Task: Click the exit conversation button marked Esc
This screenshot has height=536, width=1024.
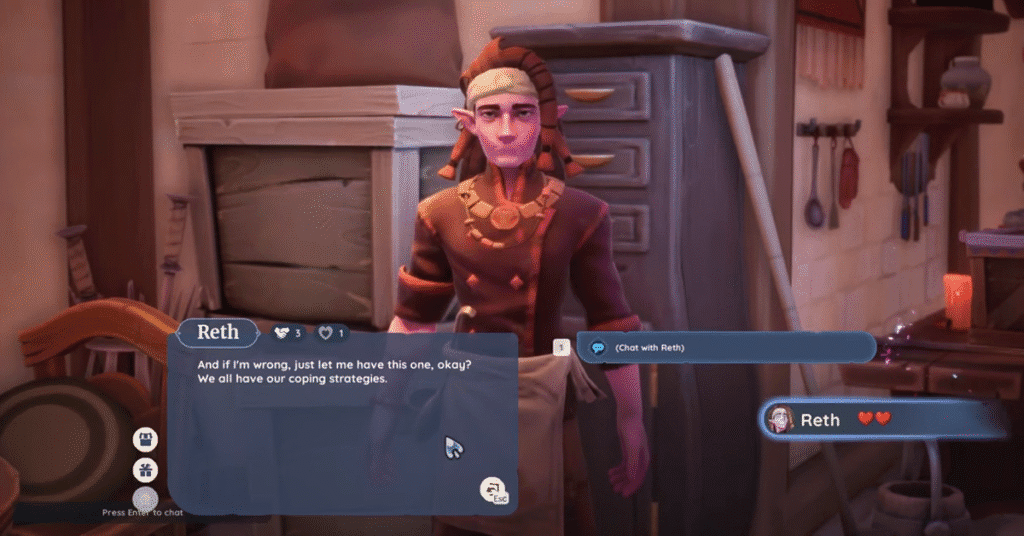Action: pos(492,490)
